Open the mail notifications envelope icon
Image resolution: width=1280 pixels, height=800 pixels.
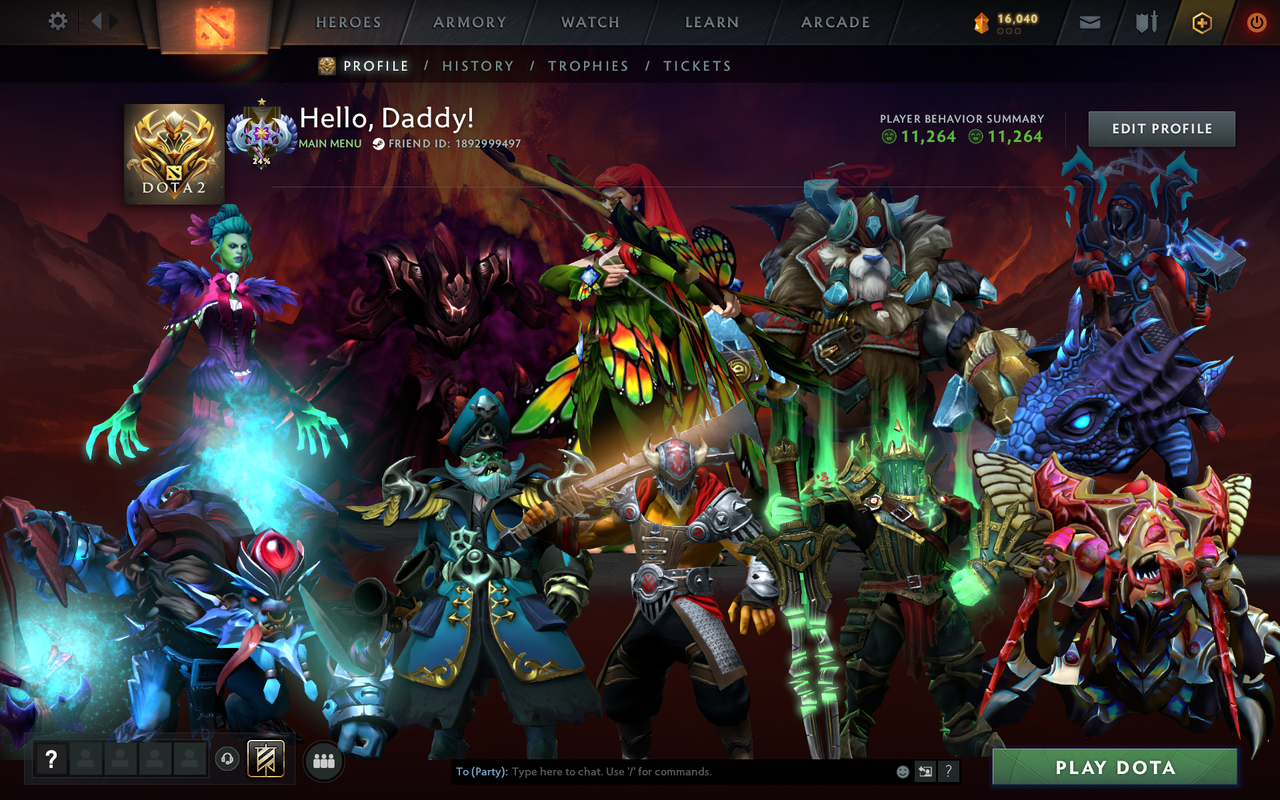[x=1089, y=21]
